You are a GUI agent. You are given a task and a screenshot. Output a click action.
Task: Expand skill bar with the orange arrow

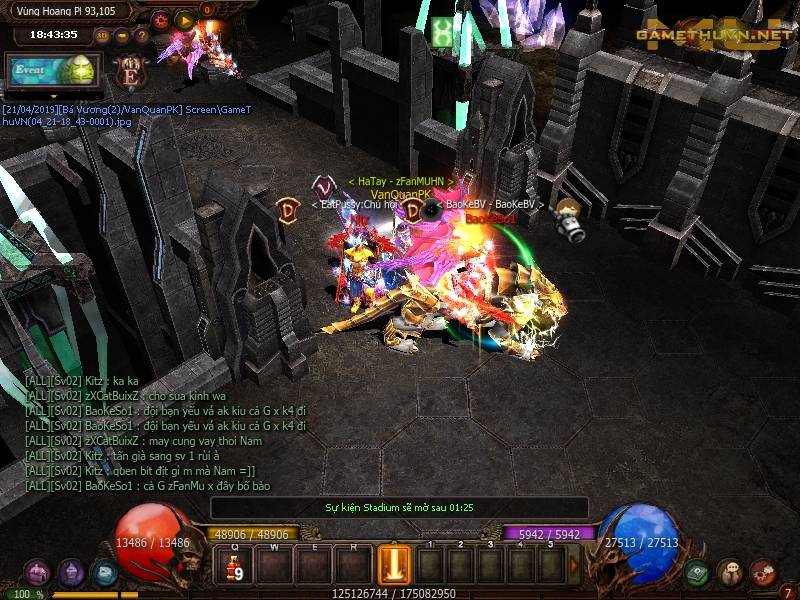point(574,565)
